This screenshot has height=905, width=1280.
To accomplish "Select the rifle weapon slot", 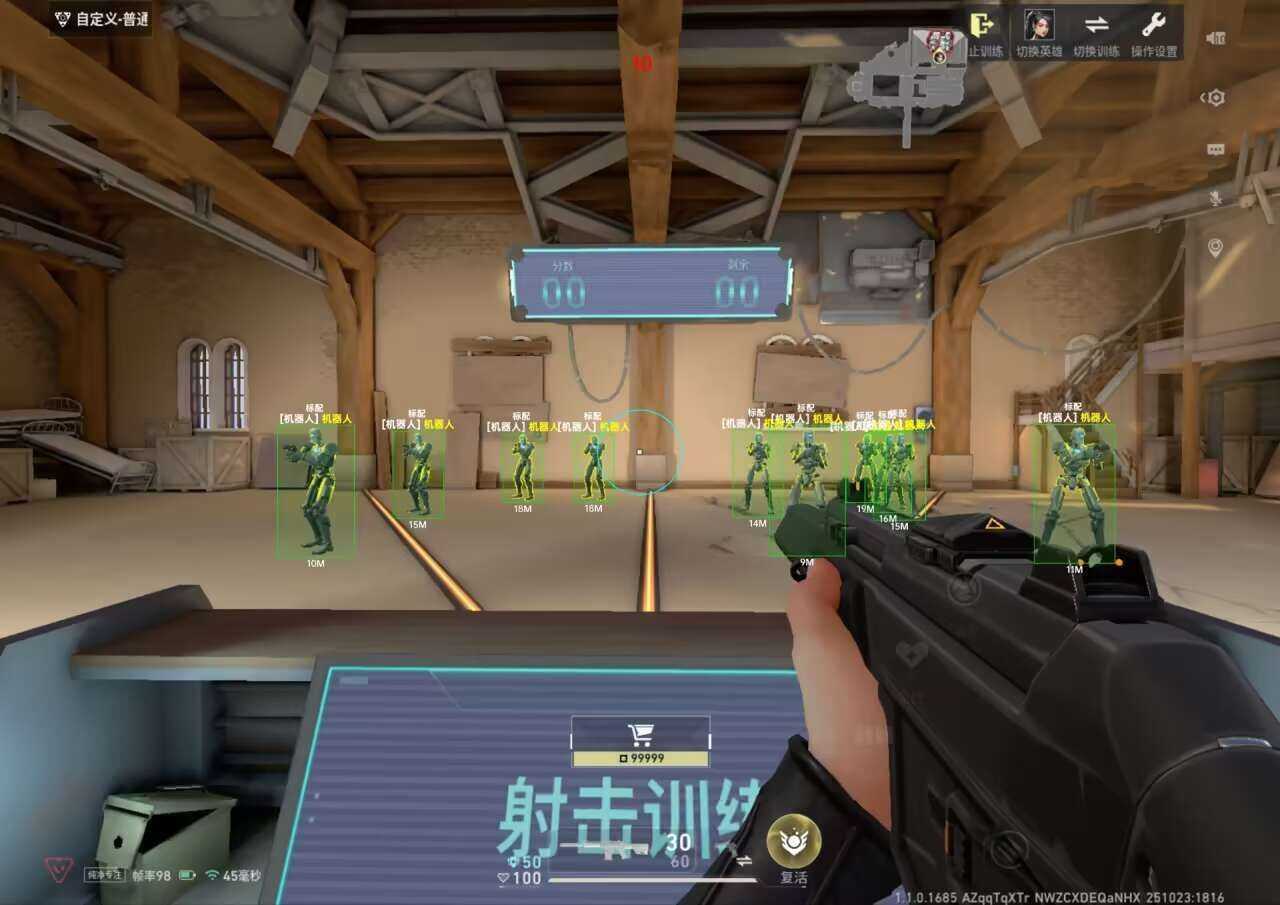I will click(x=610, y=850).
